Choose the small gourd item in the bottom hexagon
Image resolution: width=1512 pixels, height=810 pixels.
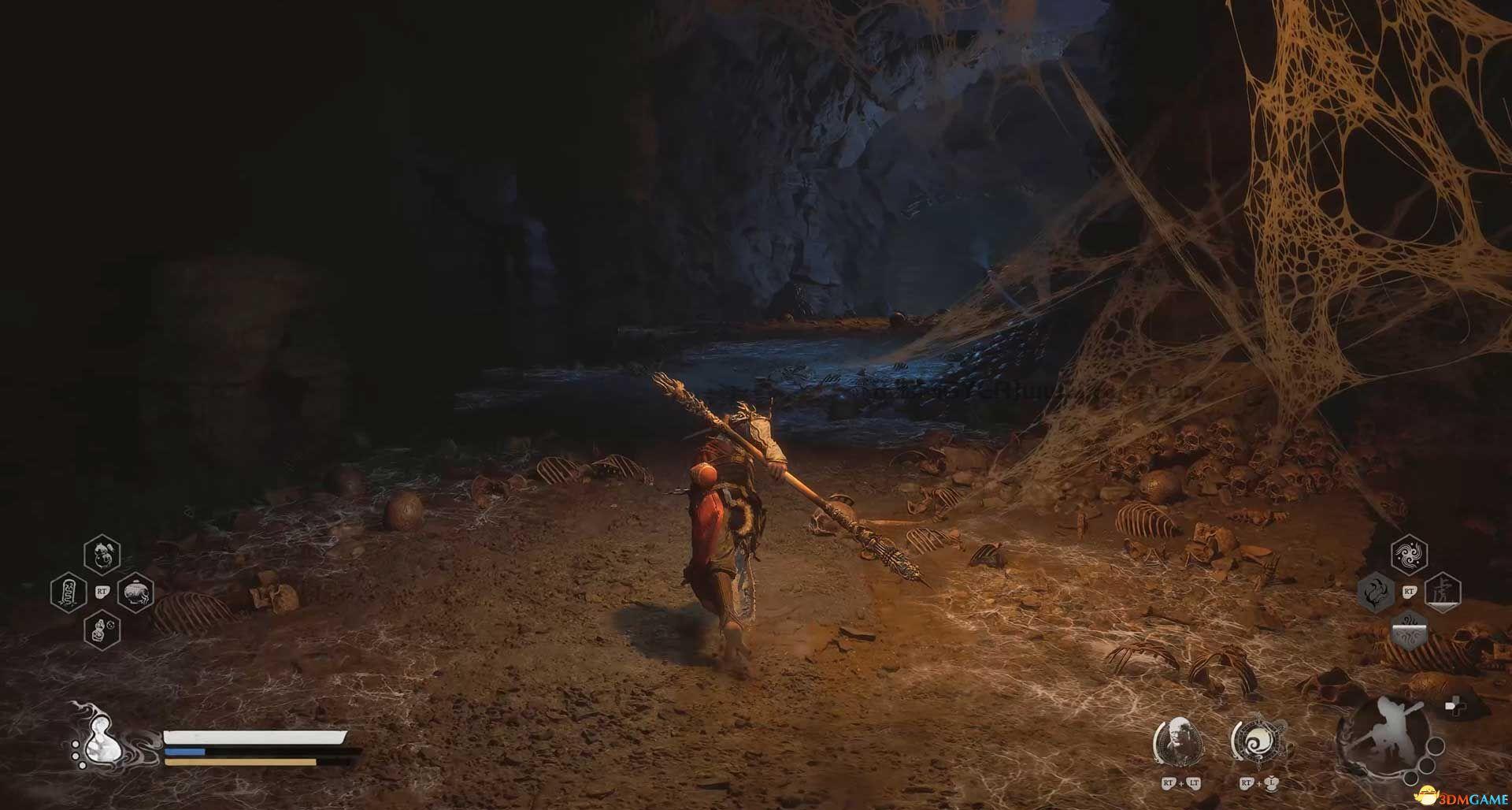[102, 630]
